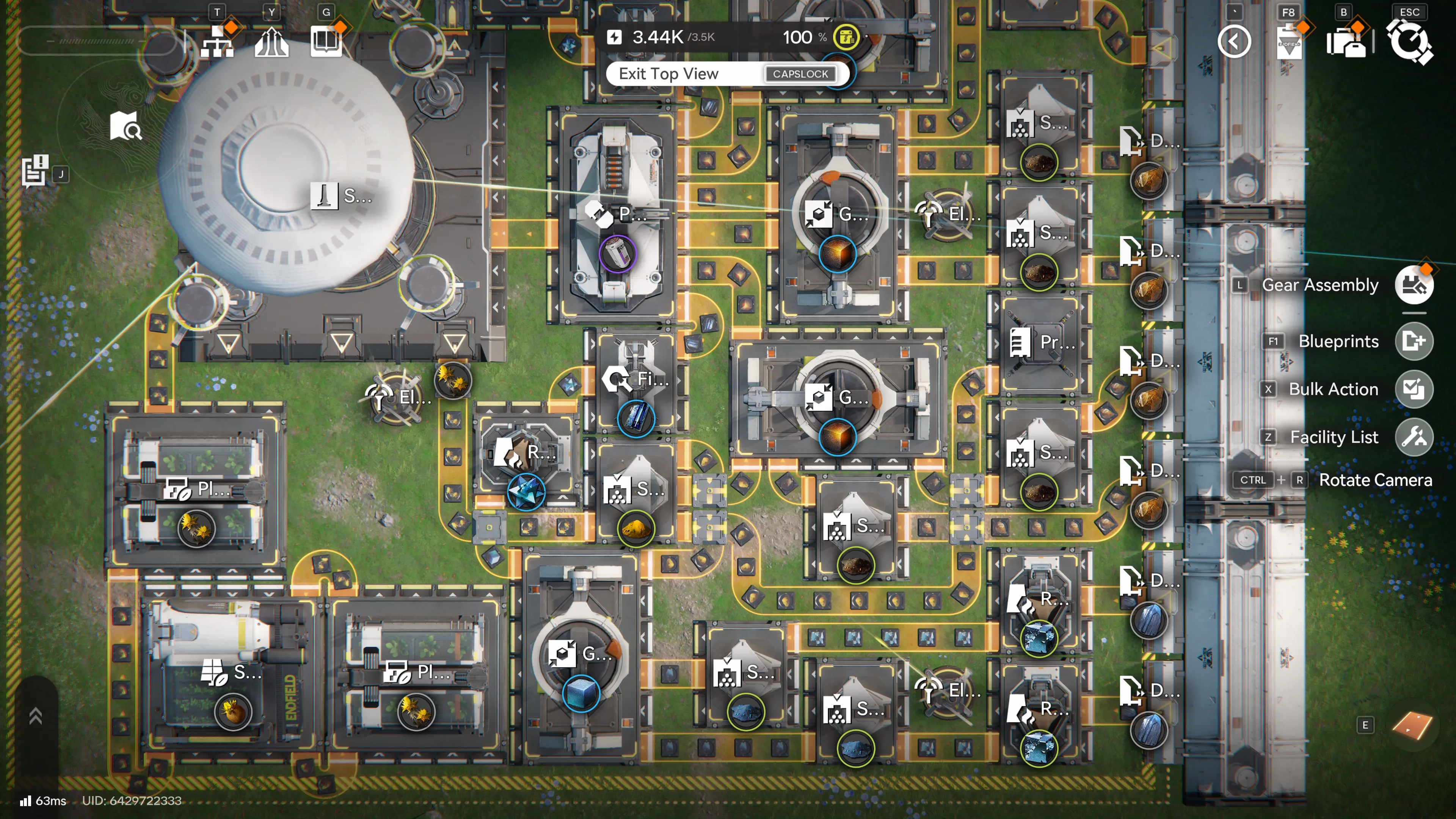Open the Gear Assembly menu

(x=1414, y=286)
